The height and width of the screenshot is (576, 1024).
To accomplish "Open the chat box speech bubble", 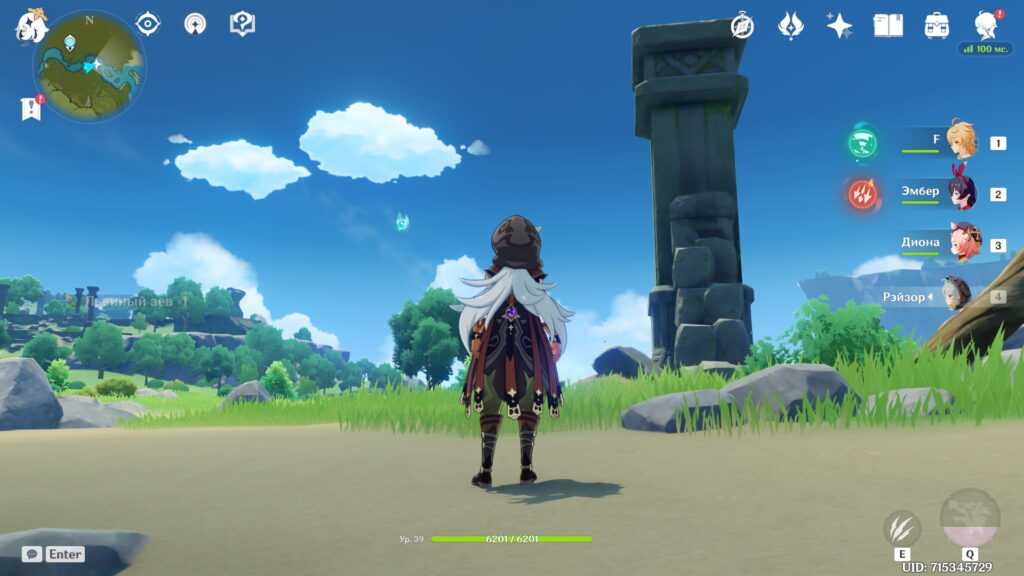I will [32, 554].
